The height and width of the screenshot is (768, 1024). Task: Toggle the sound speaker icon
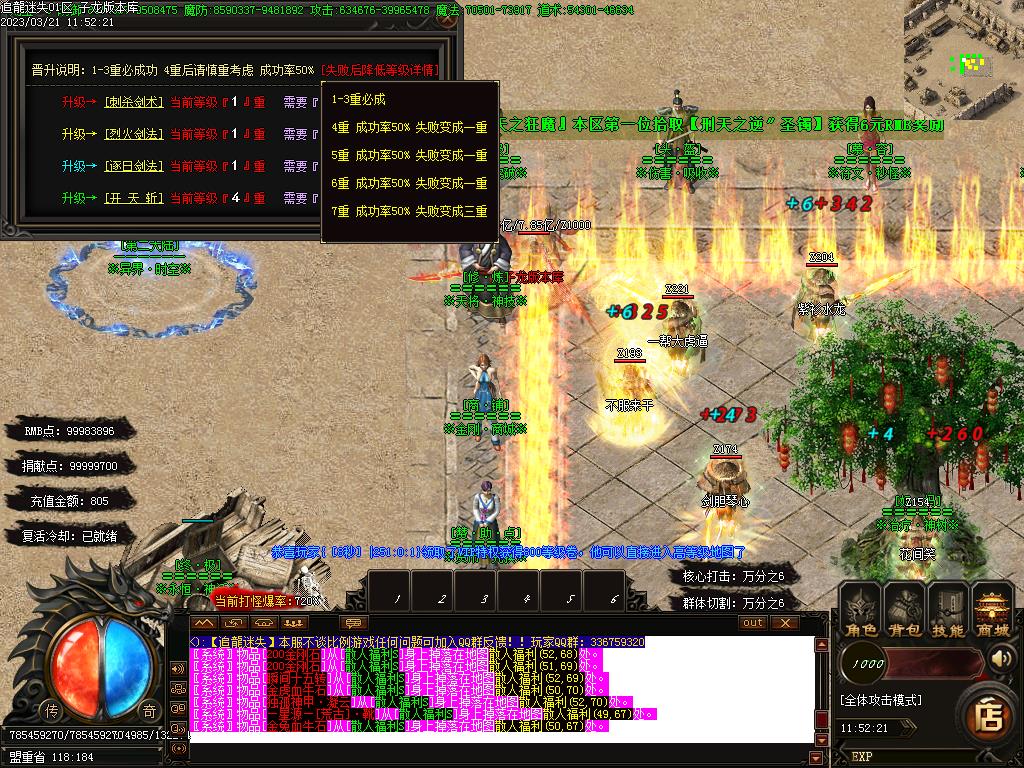[1000, 659]
